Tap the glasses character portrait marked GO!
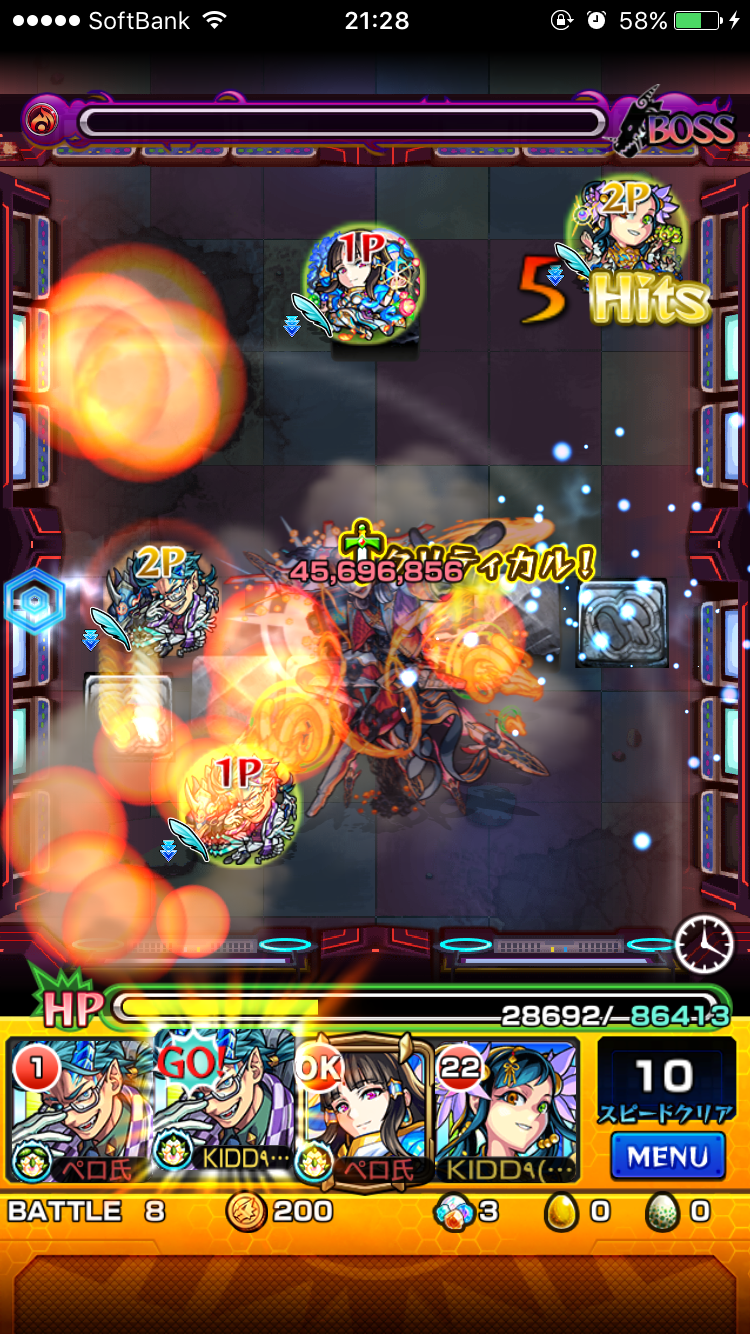 coord(225,1110)
